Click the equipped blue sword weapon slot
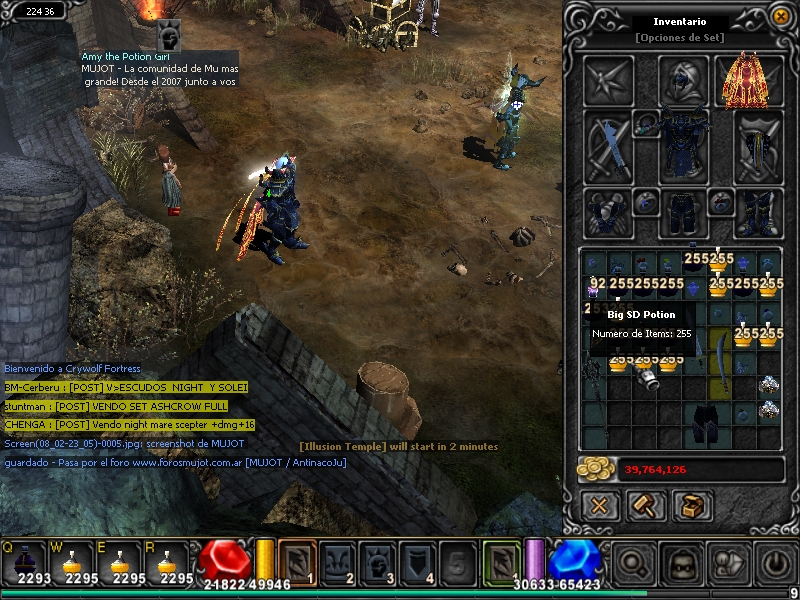The width and height of the screenshot is (800, 600). pos(607,145)
